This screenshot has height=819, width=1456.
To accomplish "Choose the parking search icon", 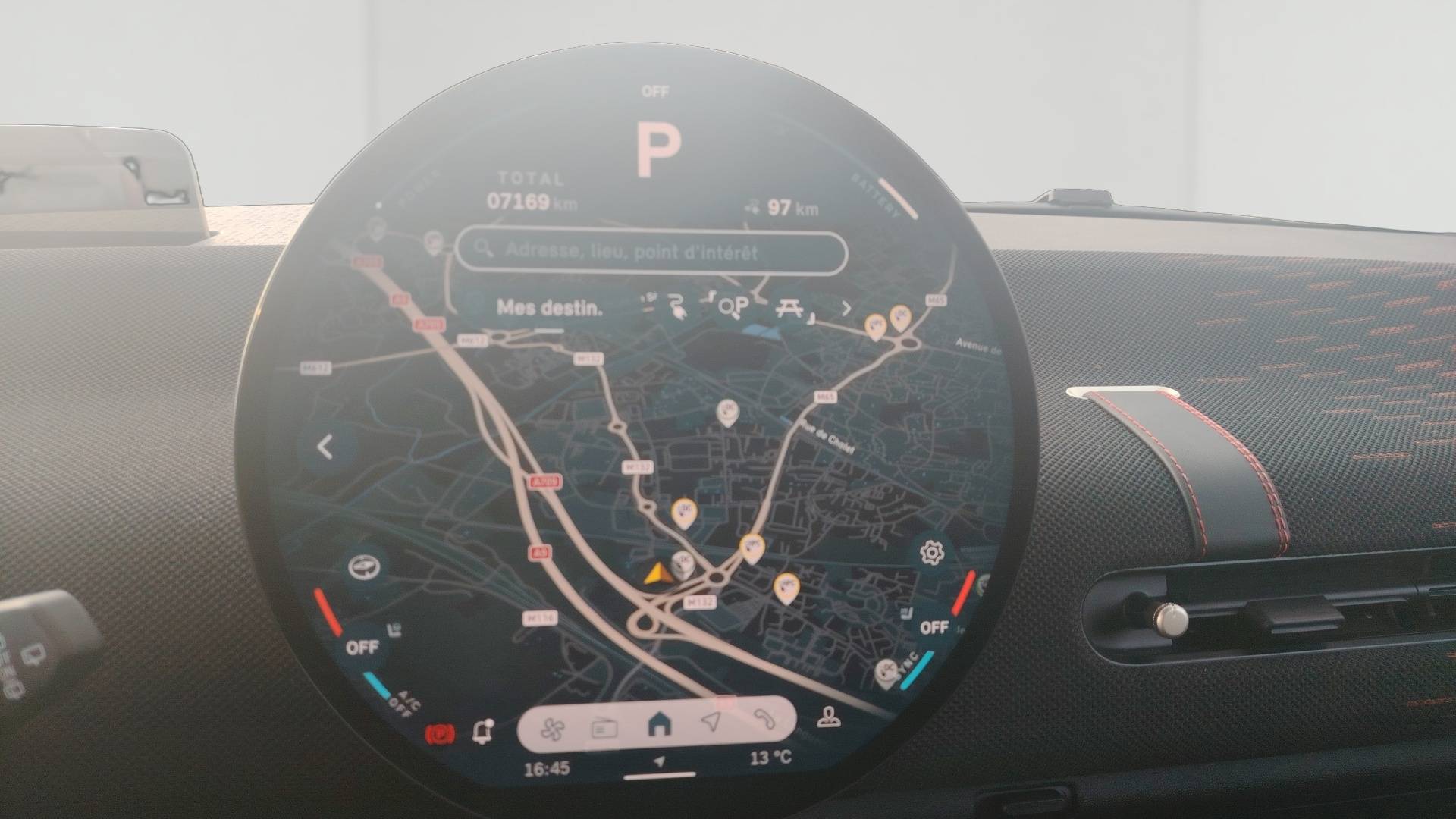I will (x=734, y=306).
